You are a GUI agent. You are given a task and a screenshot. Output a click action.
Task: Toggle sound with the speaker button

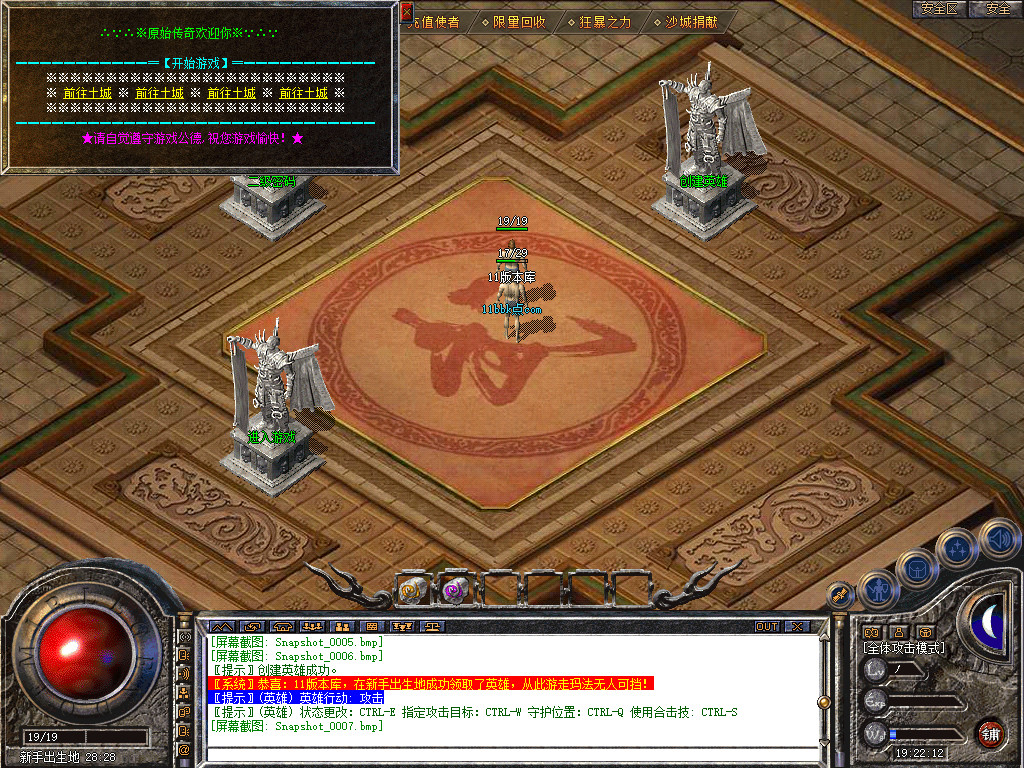coord(998,538)
